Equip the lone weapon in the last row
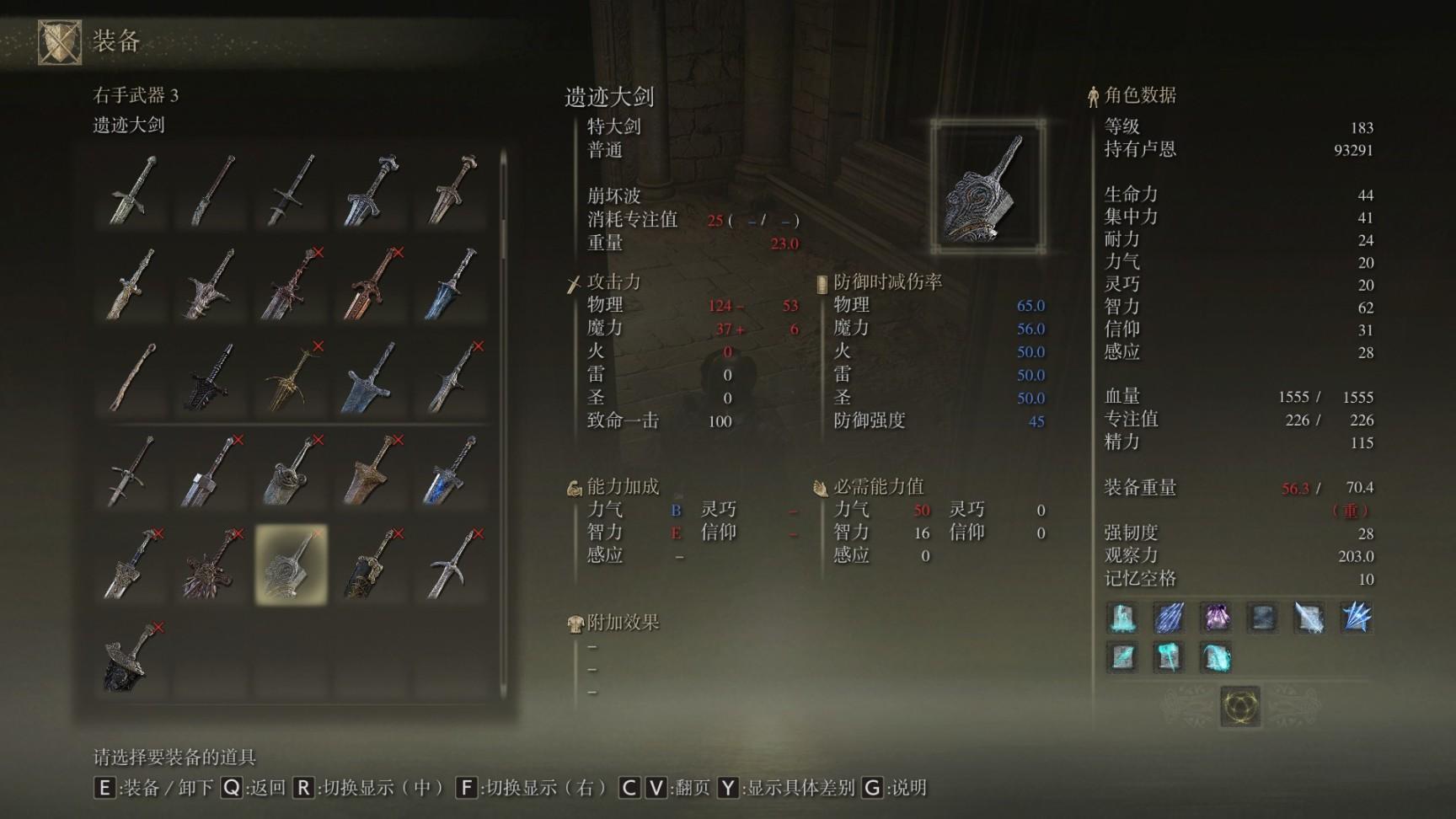Screen dimensions: 1456x819 tap(132, 657)
